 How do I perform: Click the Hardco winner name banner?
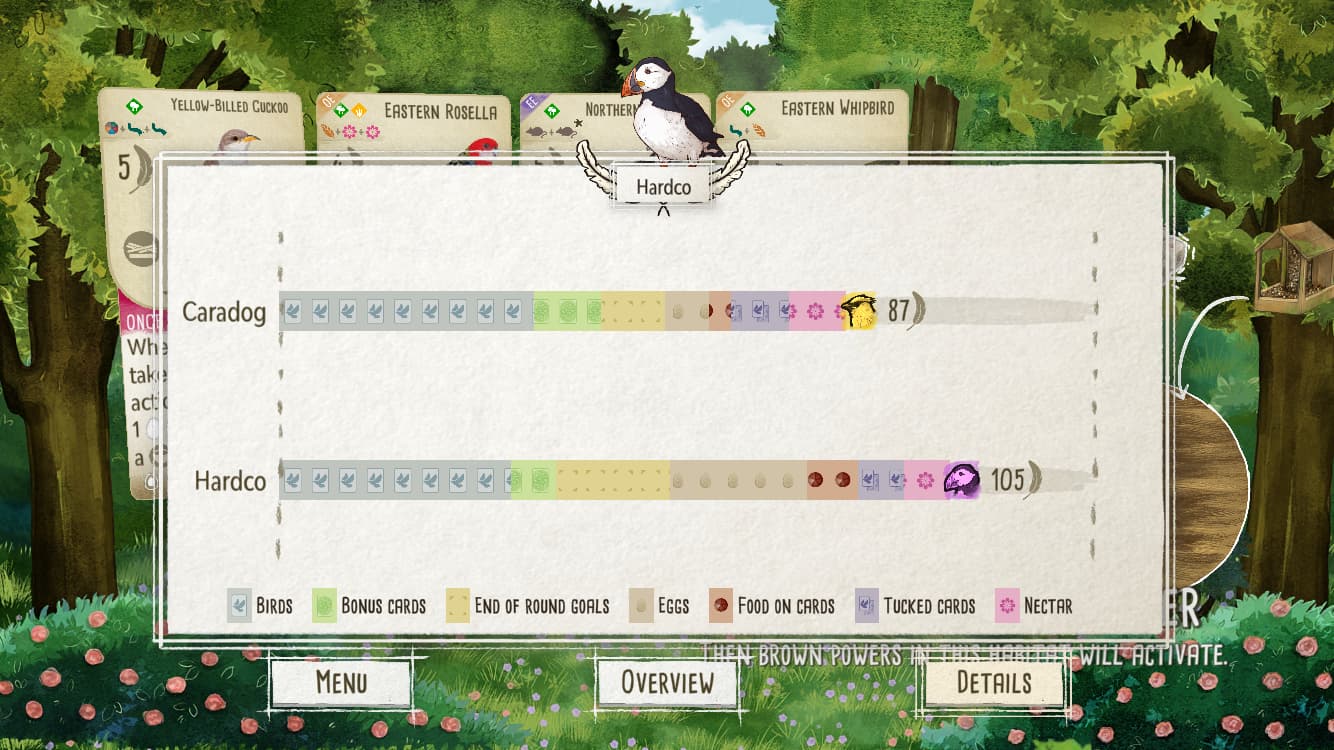coord(663,186)
